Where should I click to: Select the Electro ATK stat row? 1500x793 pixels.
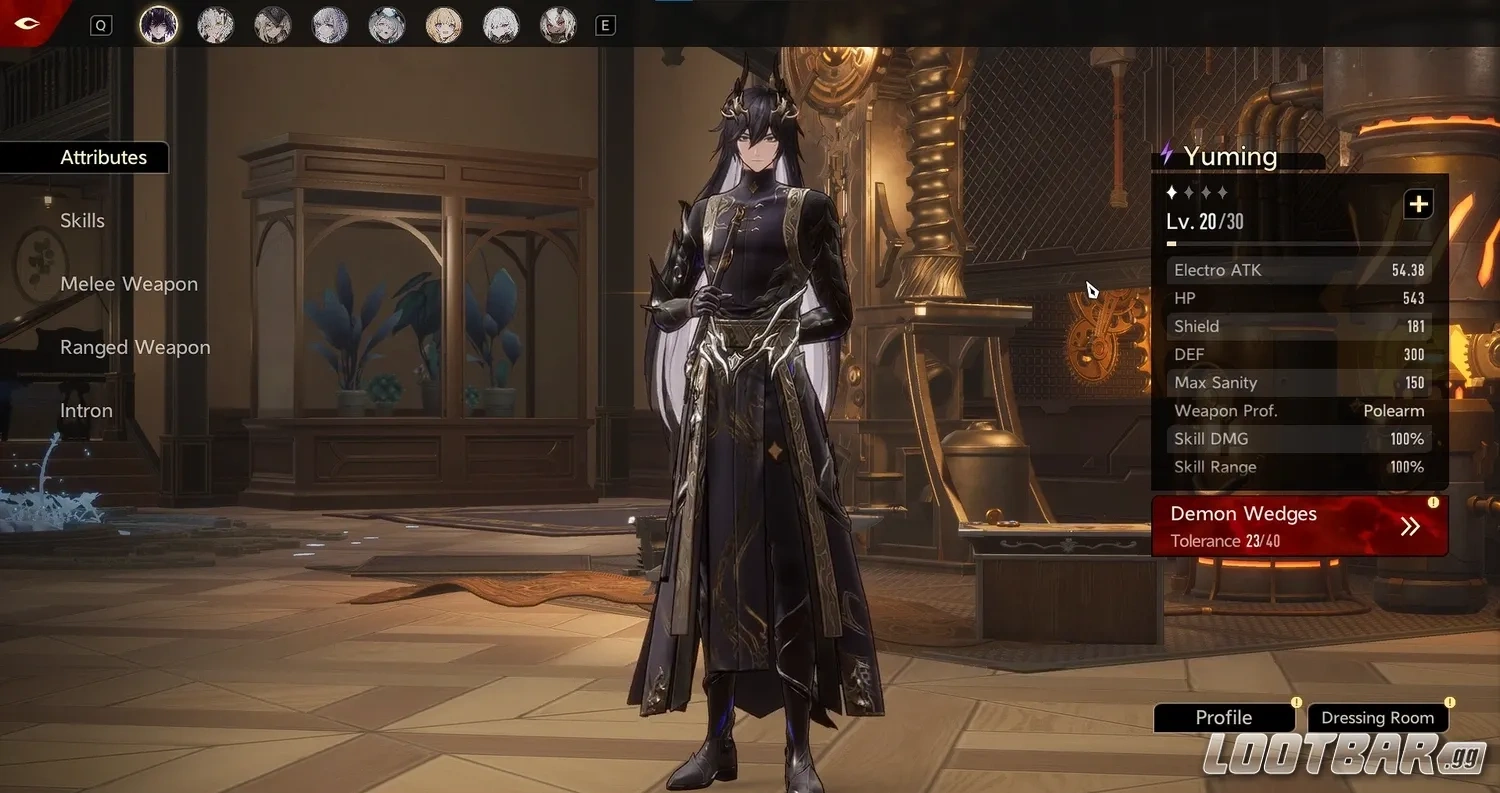coord(1297,270)
